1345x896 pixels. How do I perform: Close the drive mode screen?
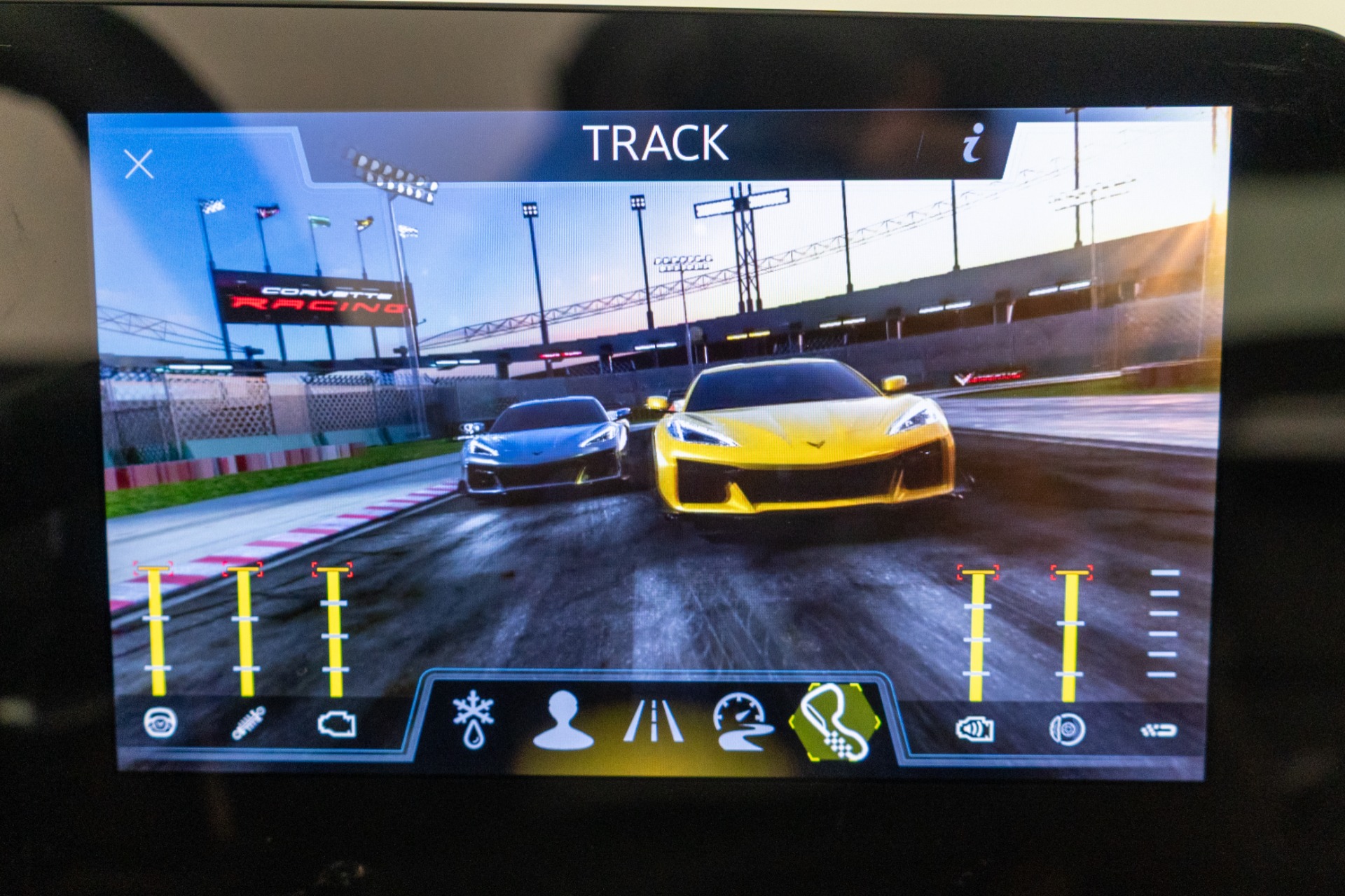coord(139,165)
